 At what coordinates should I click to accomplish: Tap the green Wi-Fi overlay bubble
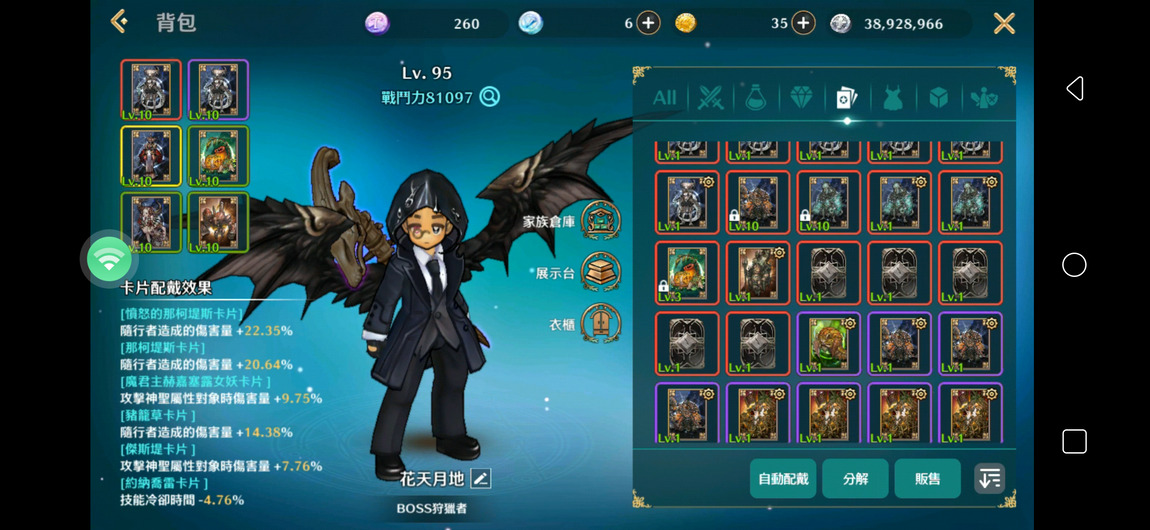[x=109, y=260]
